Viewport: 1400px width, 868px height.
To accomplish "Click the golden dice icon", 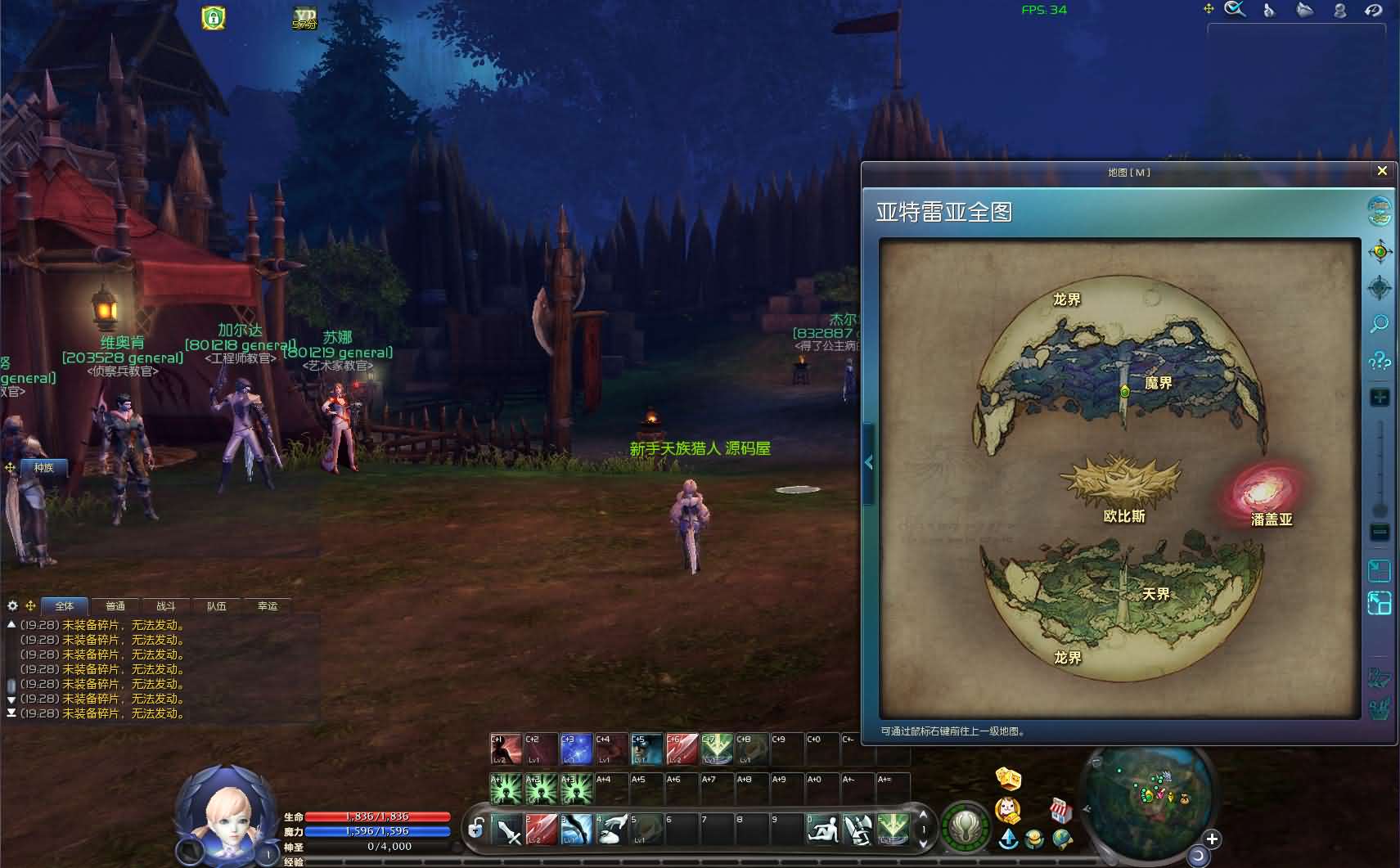I will (1010, 777).
